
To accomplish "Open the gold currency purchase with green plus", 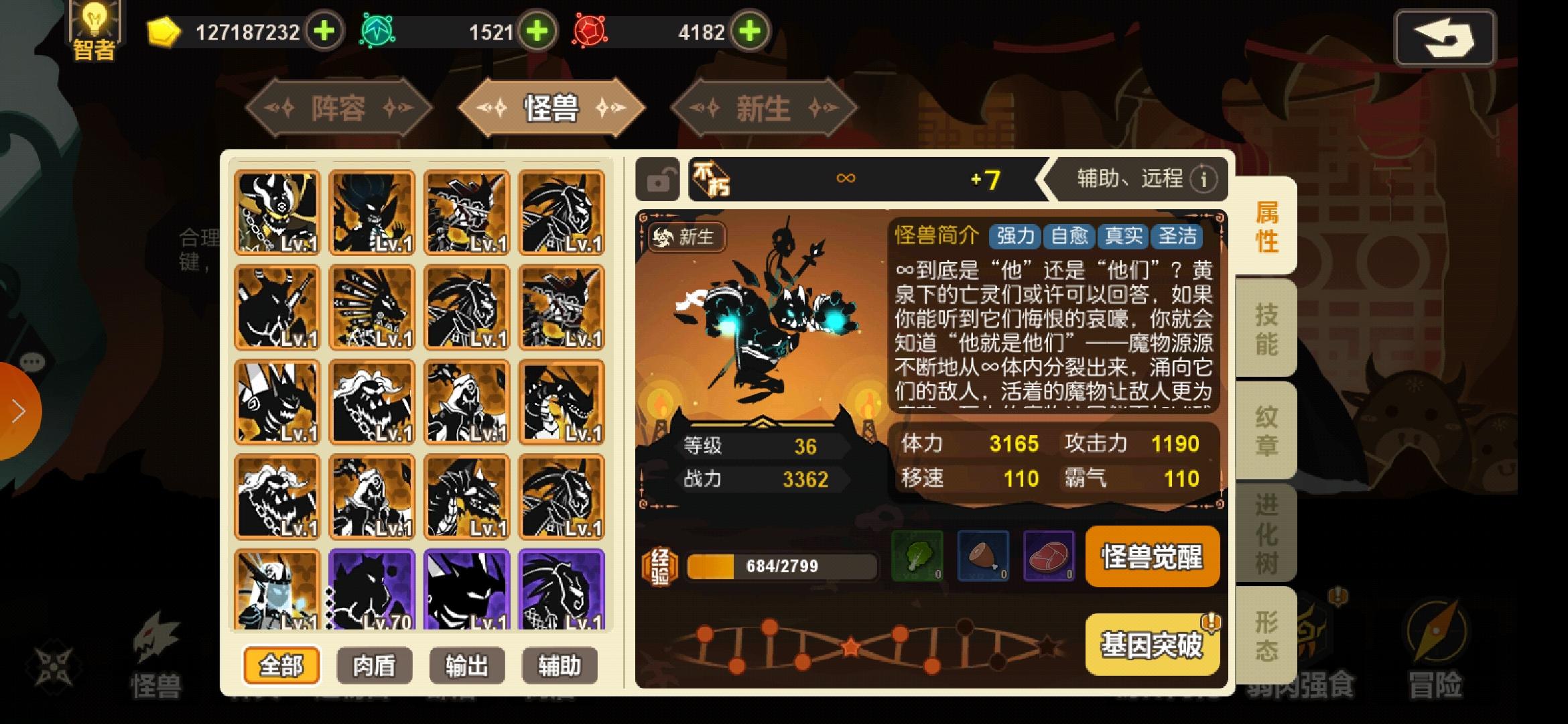I will [324, 31].
